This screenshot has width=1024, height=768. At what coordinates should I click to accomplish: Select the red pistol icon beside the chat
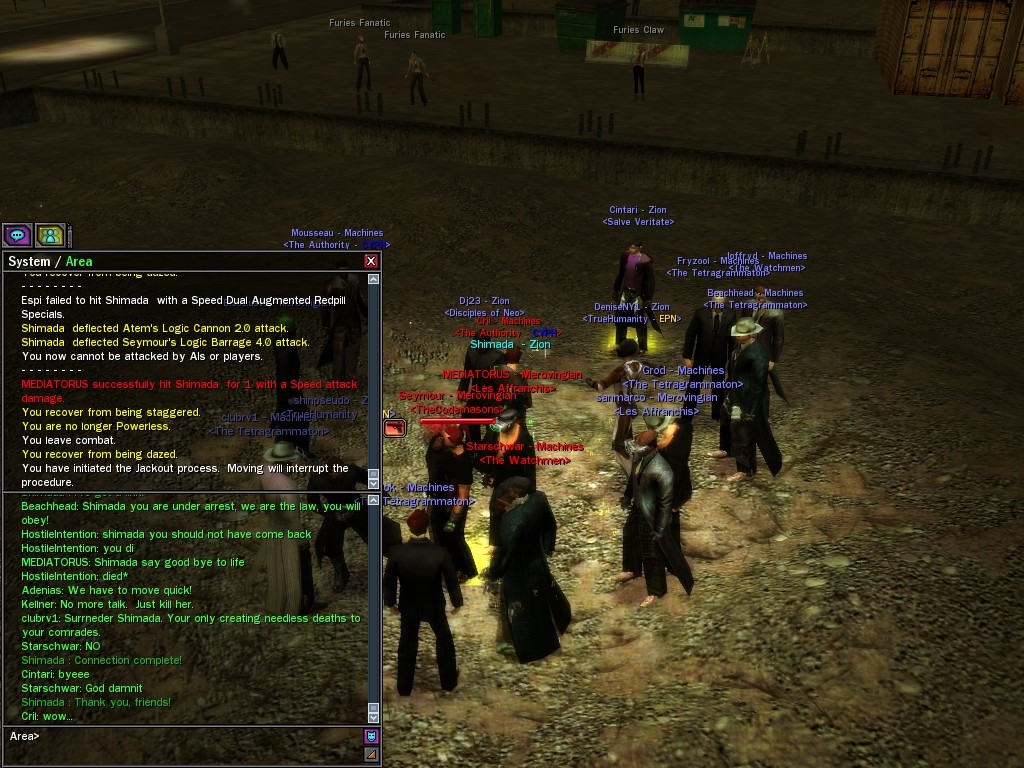click(394, 428)
